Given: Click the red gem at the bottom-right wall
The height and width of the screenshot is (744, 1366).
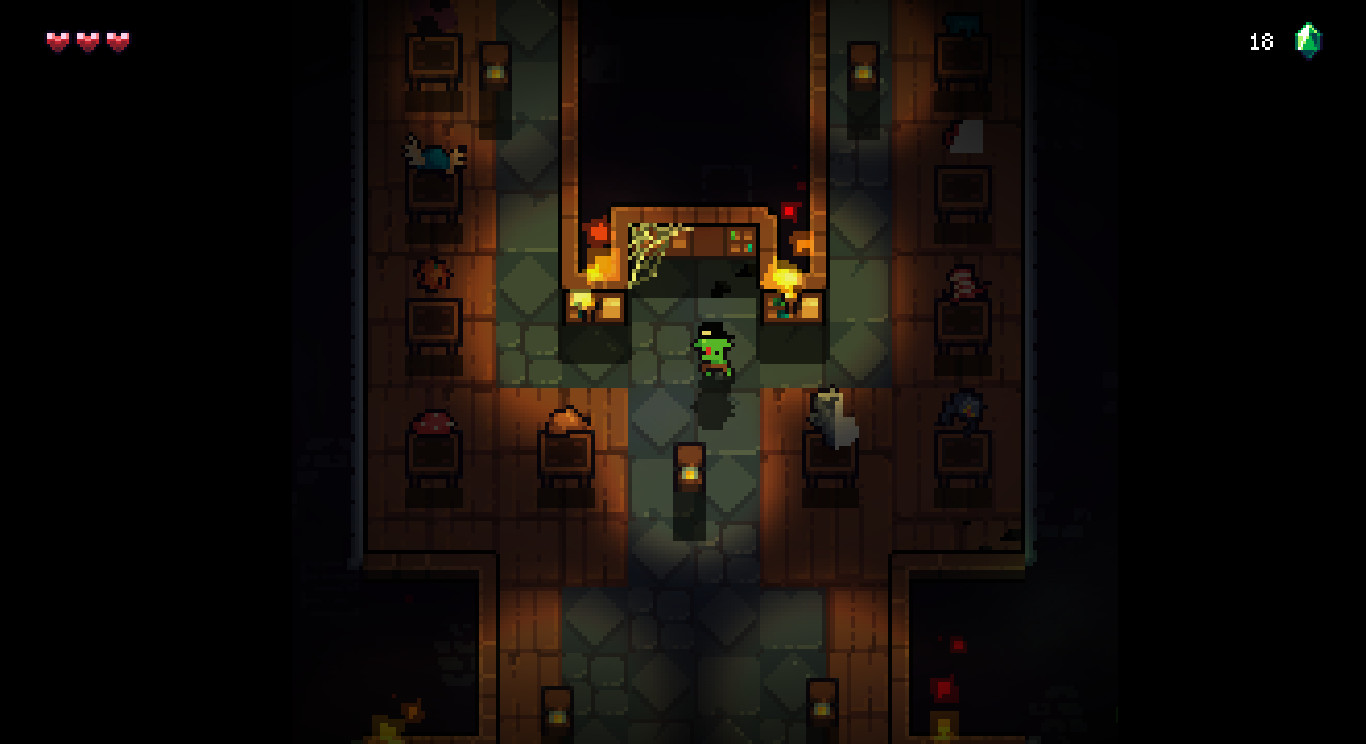Looking at the screenshot, I should click(943, 690).
